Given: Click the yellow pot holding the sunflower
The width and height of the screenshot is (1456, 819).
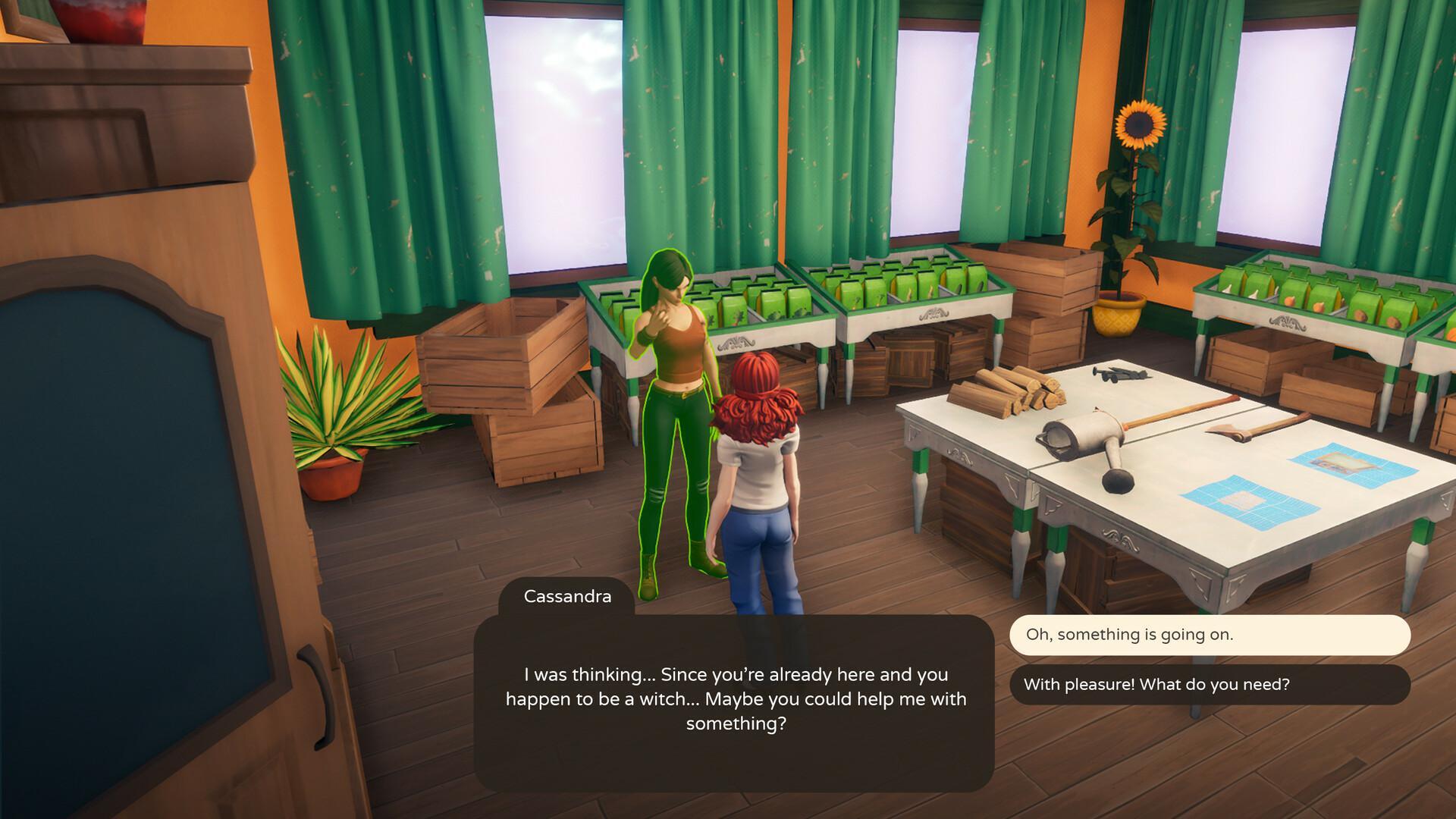Looking at the screenshot, I should [x=1116, y=315].
